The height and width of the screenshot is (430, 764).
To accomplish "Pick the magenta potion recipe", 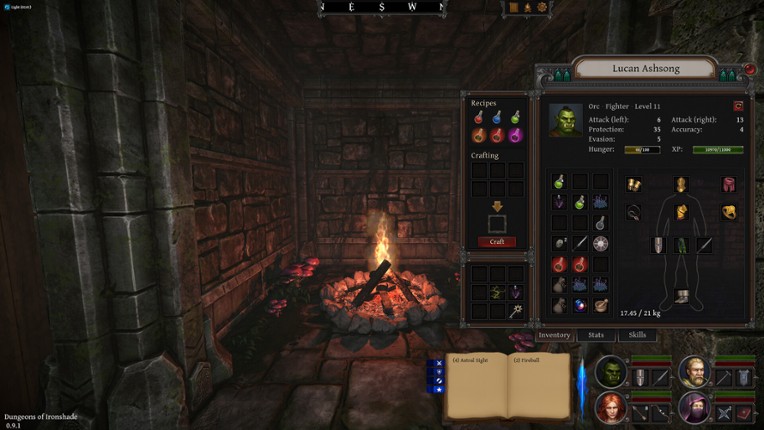I will tap(515, 136).
